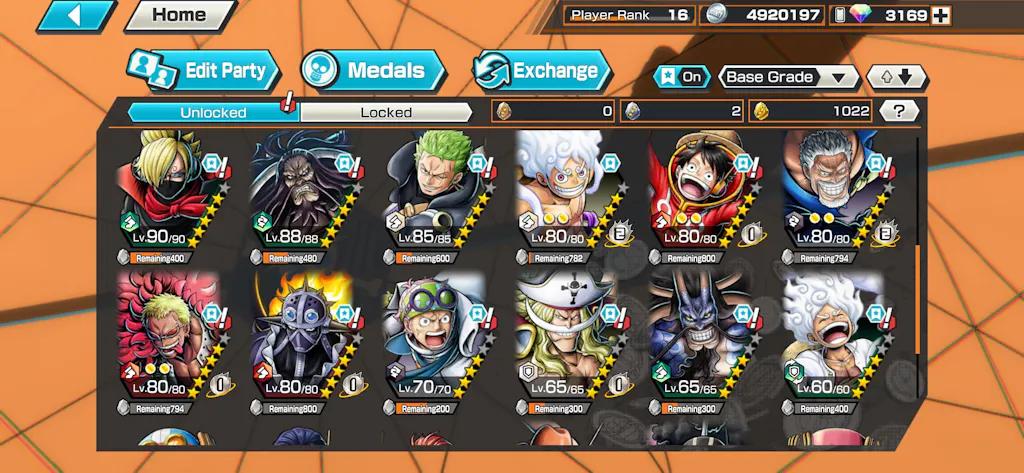Screen dimensions: 1024x473
Task: Select the Lv.85 green-haired swordsman
Action: [x=433, y=195]
